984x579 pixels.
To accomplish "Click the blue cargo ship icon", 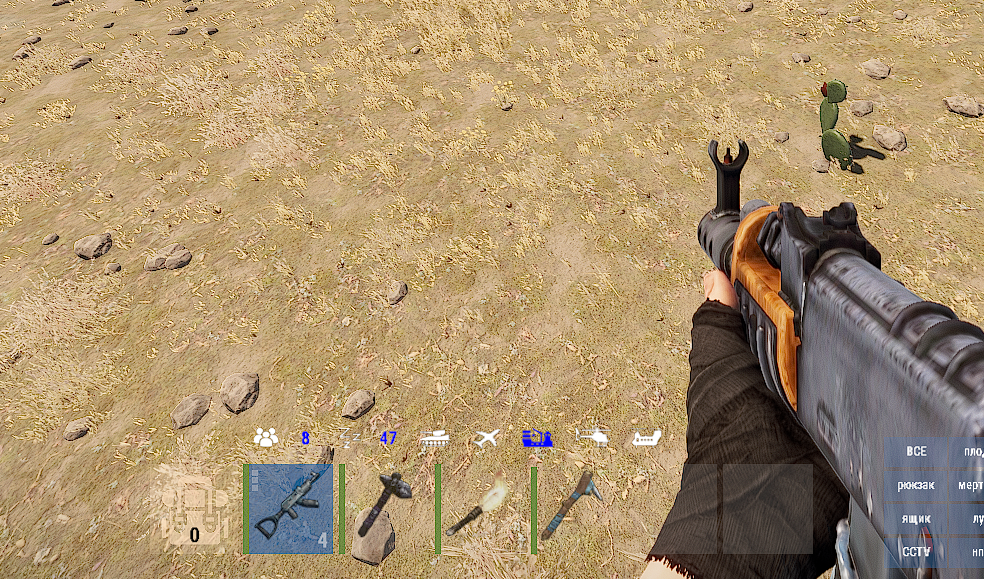I will [538, 438].
